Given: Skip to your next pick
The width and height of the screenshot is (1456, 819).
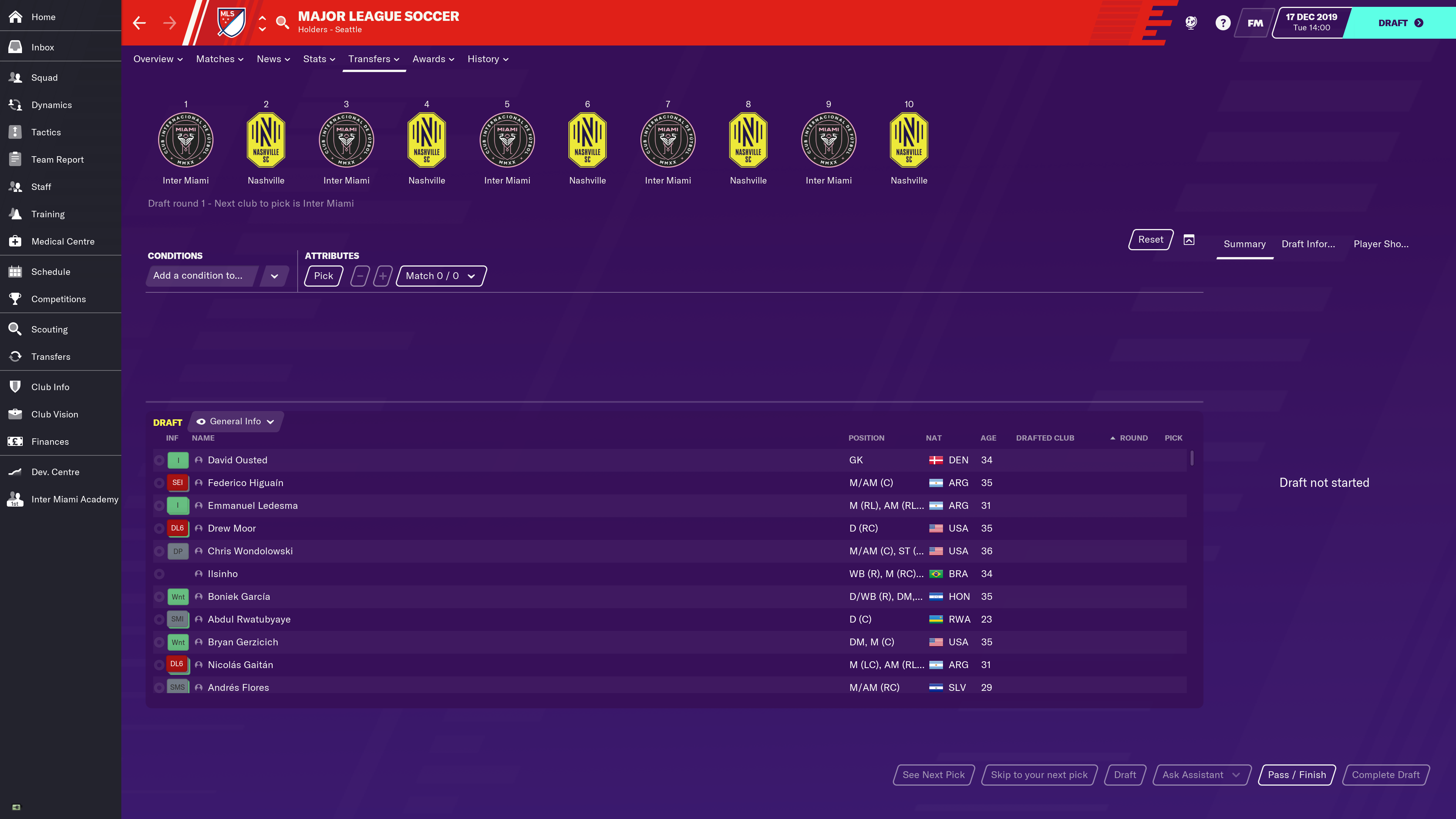Looking at the screenshot, I should (1039, 775).
